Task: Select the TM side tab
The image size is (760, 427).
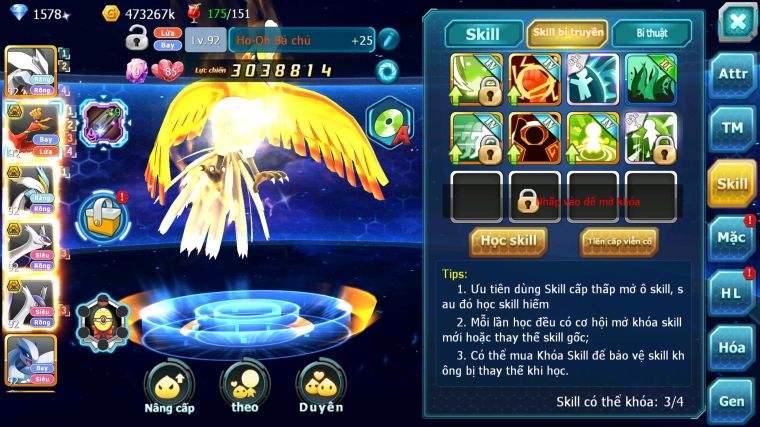Action: pyautogui.click(x=732, y=129)
